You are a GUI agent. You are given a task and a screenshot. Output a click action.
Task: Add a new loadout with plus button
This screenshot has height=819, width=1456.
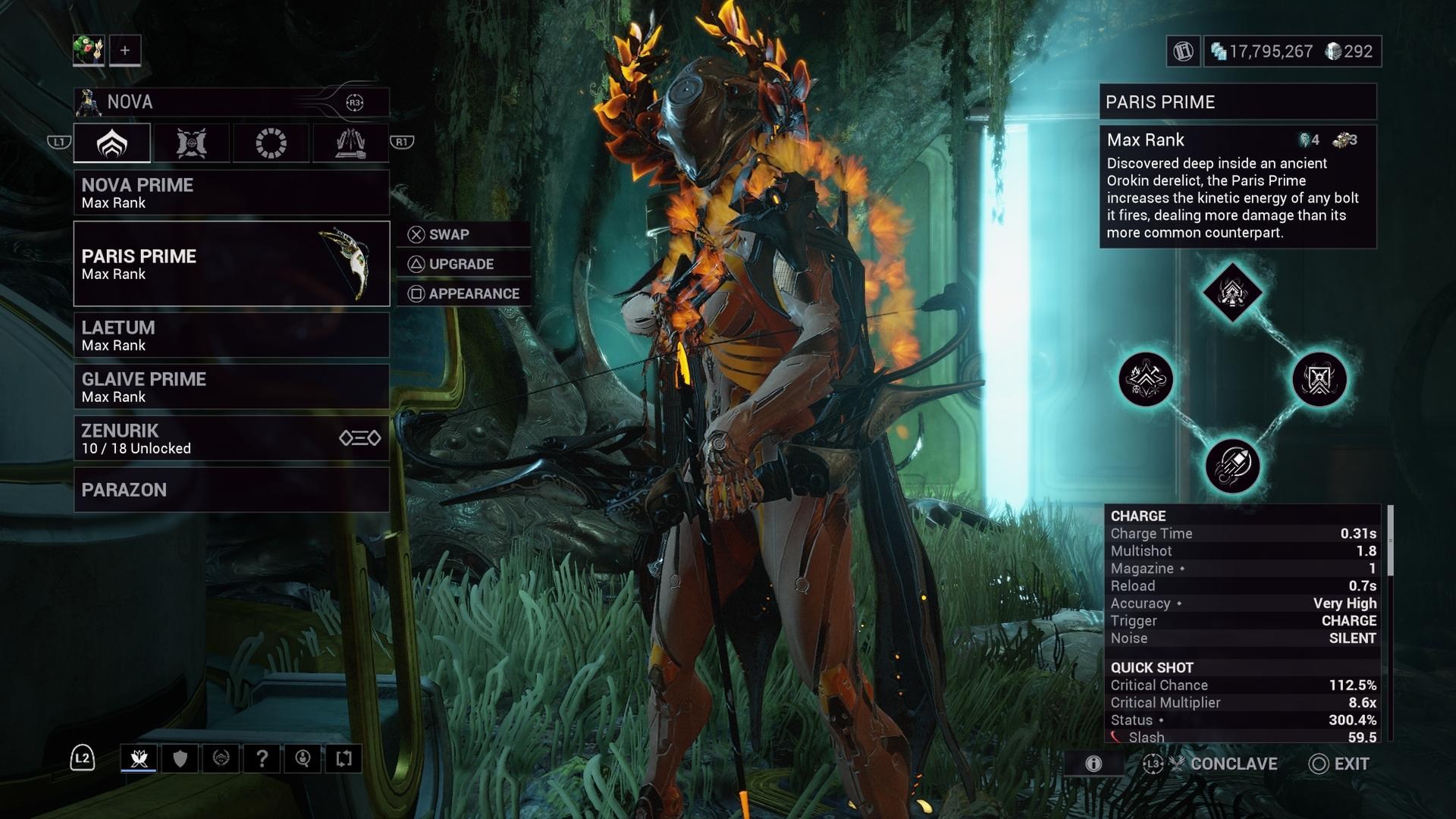(x=125, y=51)
